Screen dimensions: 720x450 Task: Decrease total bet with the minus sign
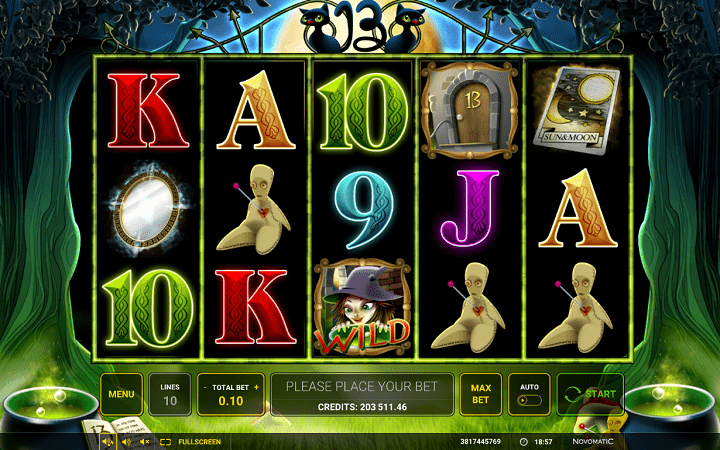pyautogui.click(x=205, y=387)
